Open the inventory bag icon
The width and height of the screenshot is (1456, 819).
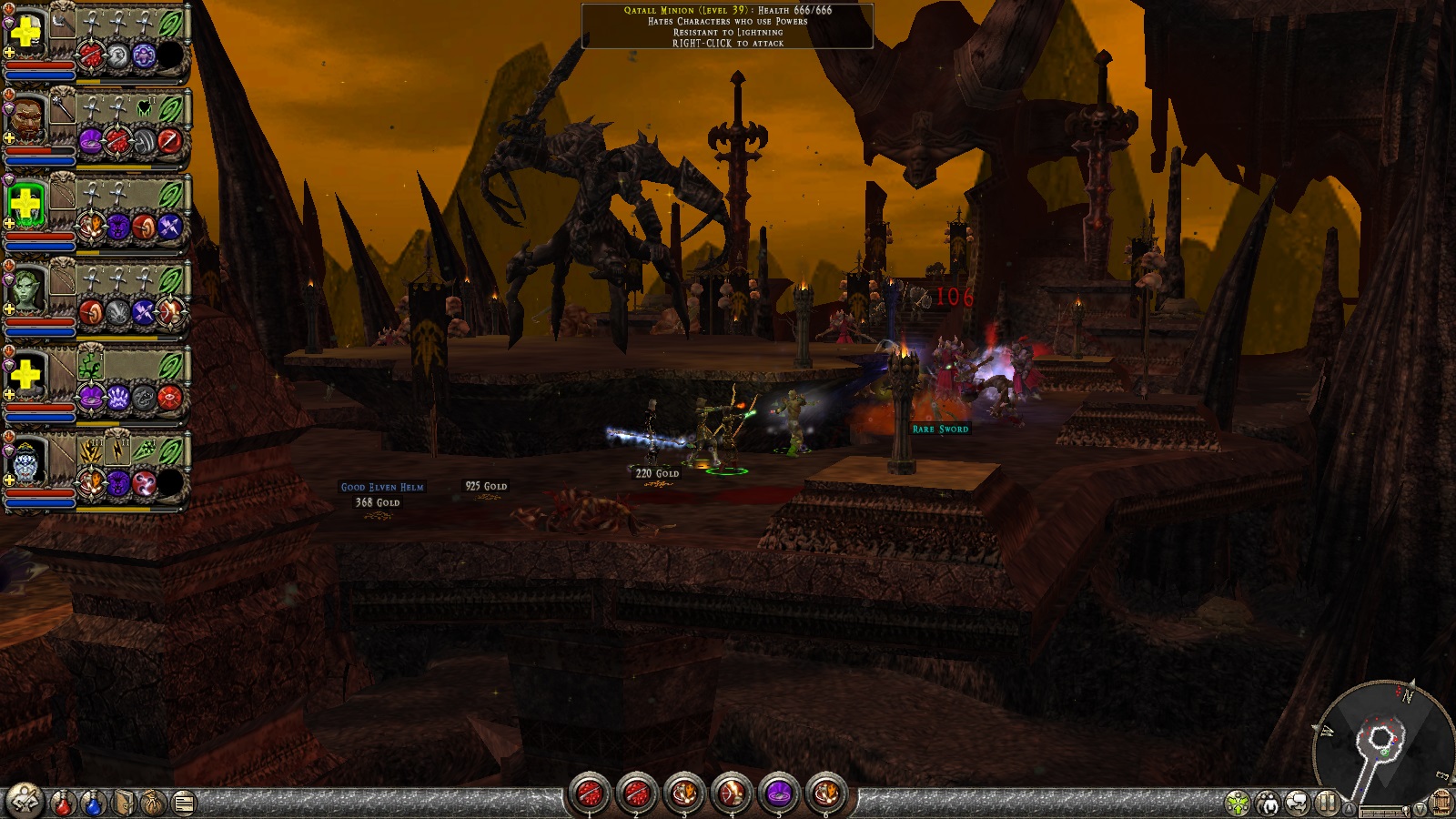click(153, 804)
